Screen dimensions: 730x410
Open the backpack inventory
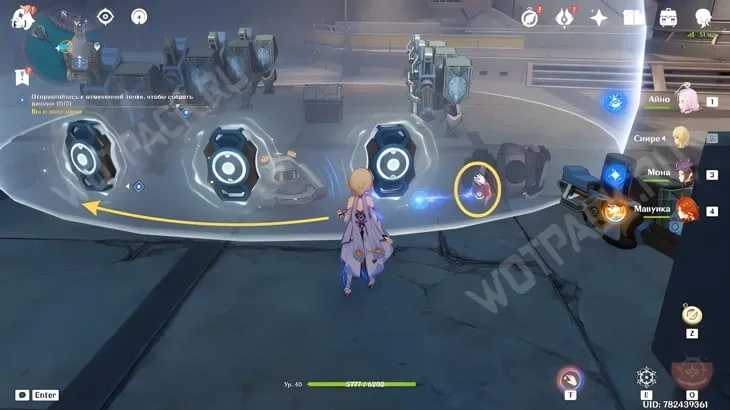pyautogui.click(x=668, y=17)
